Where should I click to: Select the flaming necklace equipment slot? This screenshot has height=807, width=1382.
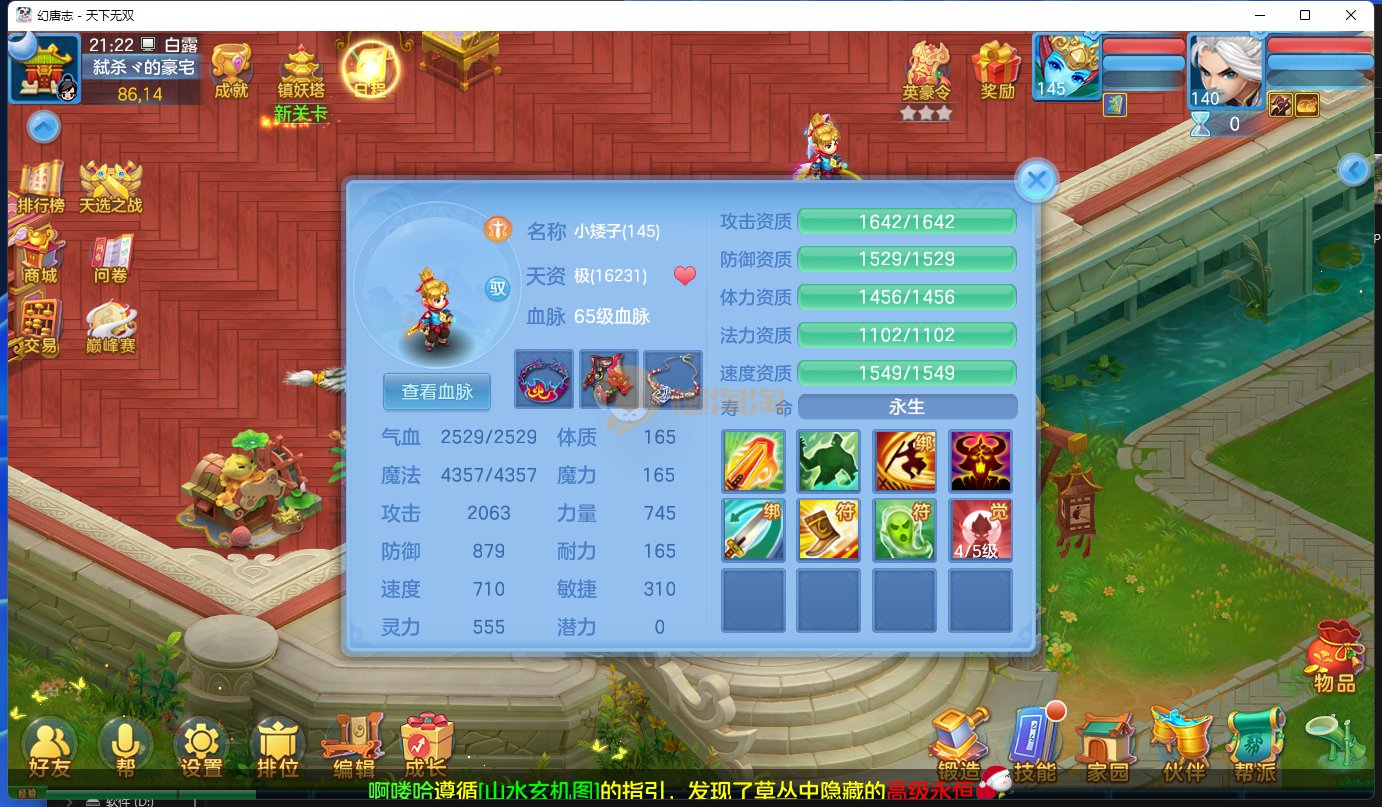(x=544, y=378)
